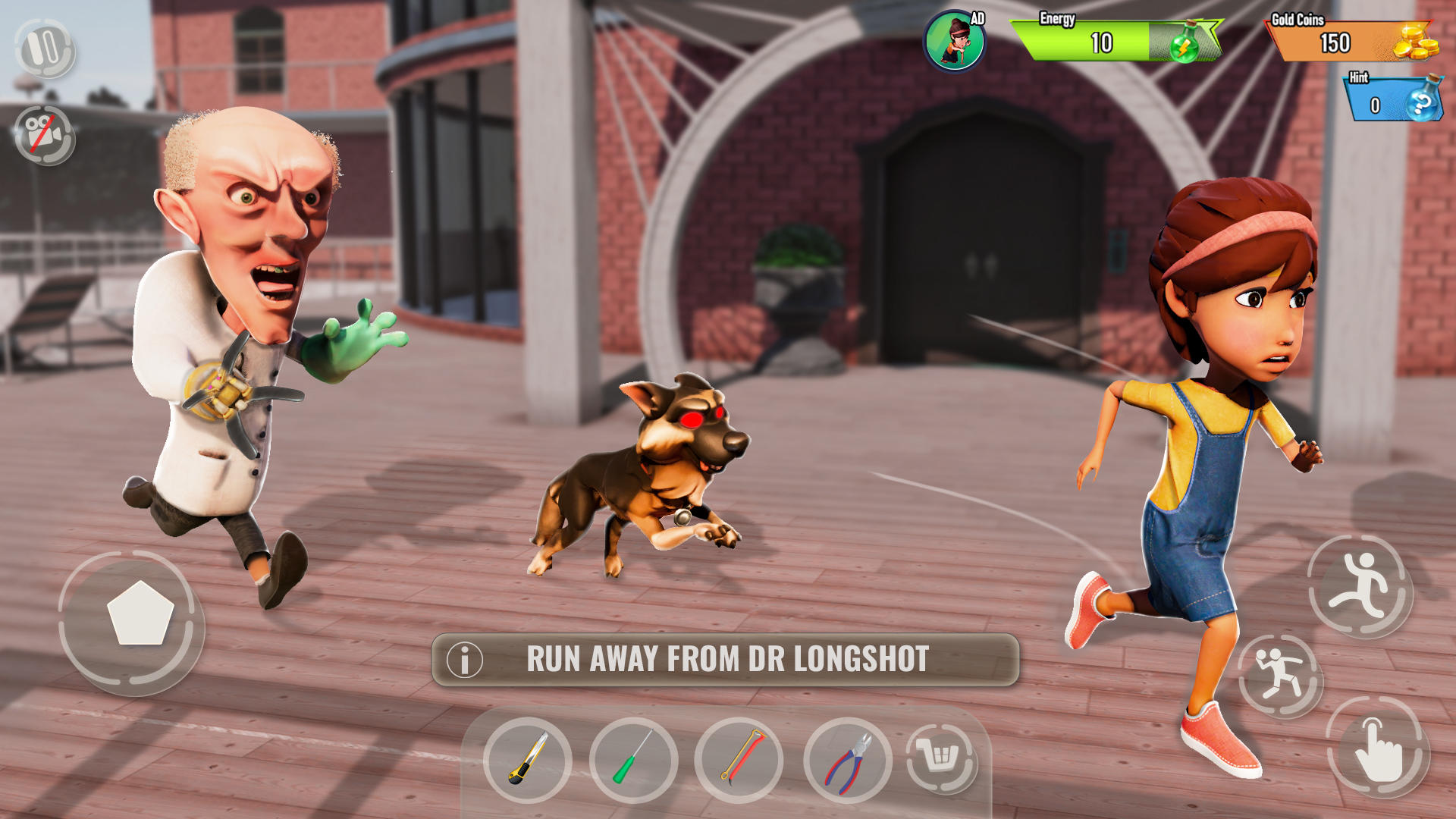Image resolution: width=1456 pixels, height=819 pixels.
Task: Use the Hint potion button
Action: click(x=1423, y=101)
